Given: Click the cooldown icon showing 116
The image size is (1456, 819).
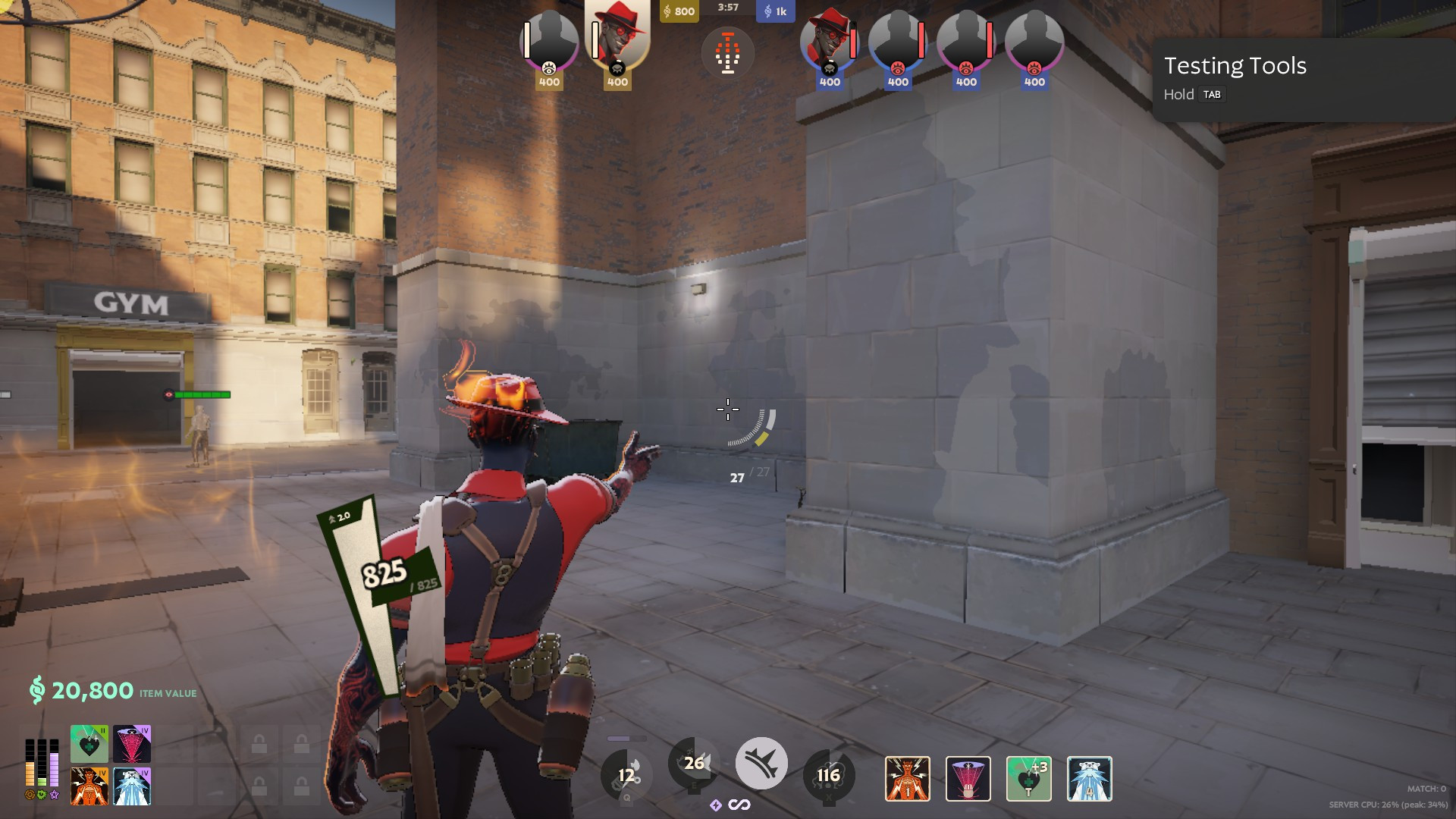Looking at the screenshot, I should (x=828, y=776).
